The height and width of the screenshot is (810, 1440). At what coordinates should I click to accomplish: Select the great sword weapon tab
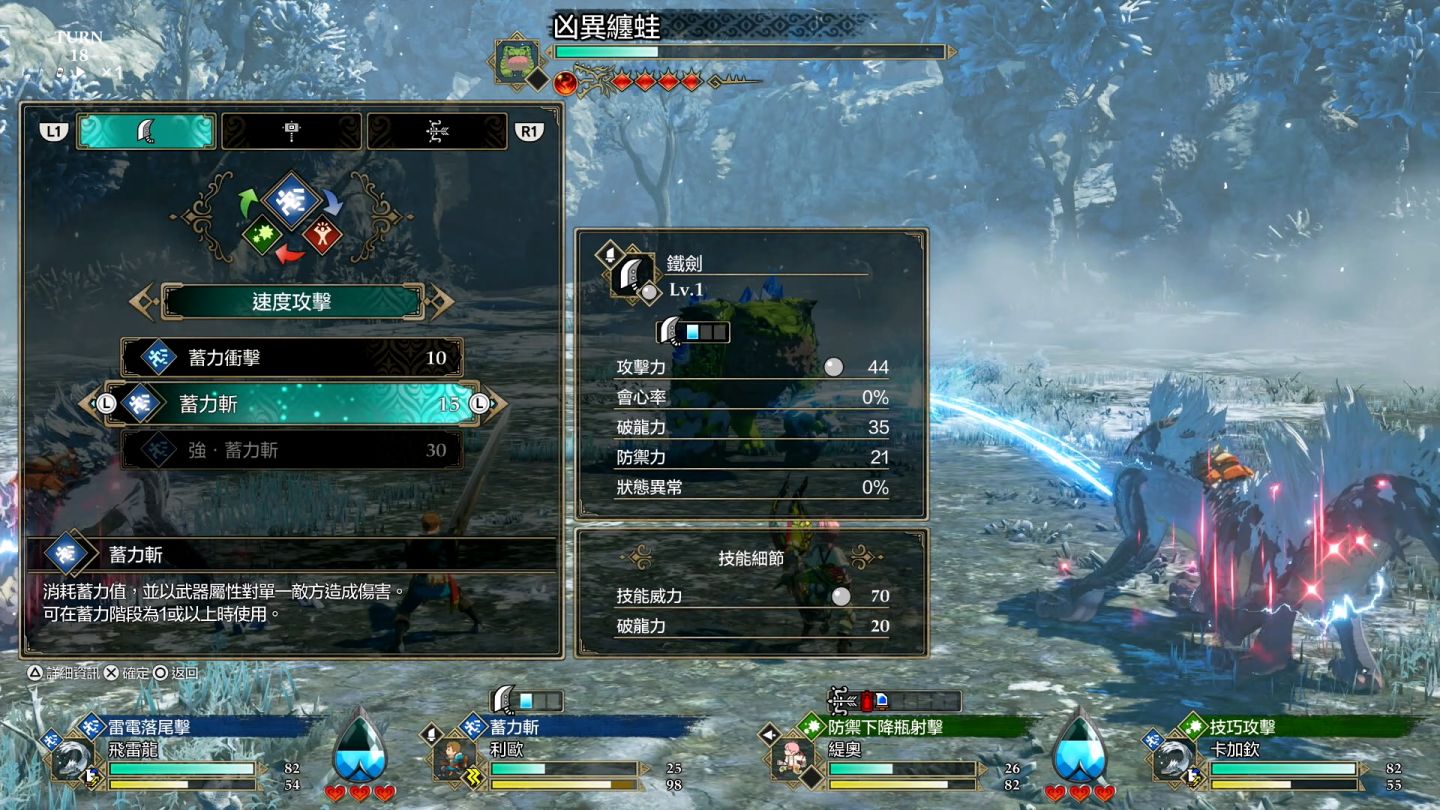146,131
